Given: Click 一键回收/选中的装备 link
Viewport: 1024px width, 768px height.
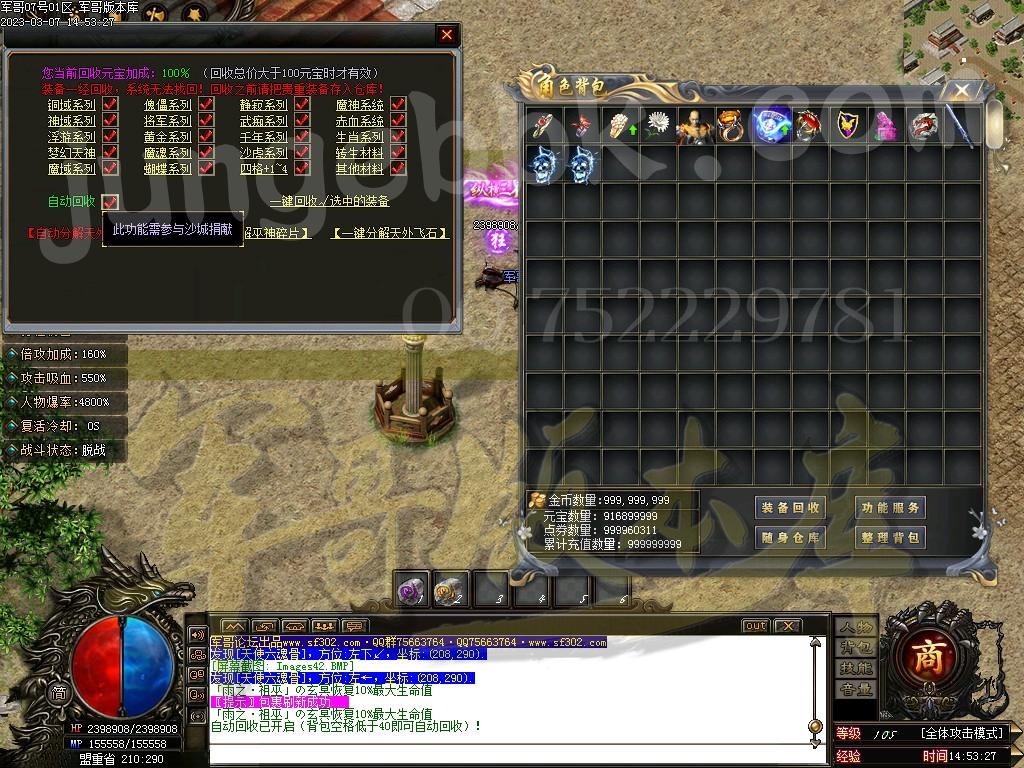Looking at the screenshot, I should pyautogui.click(x=329, y=202).
